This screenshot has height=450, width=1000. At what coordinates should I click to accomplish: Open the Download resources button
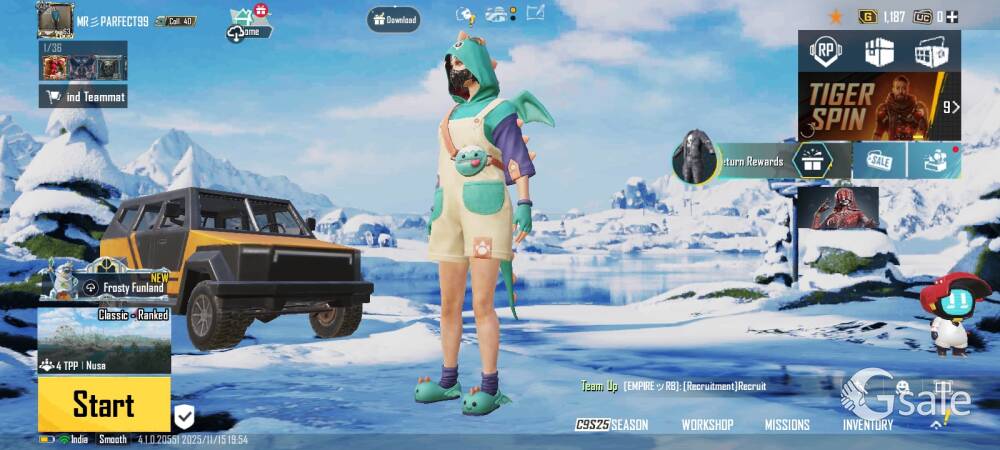(x=393, y=19)
